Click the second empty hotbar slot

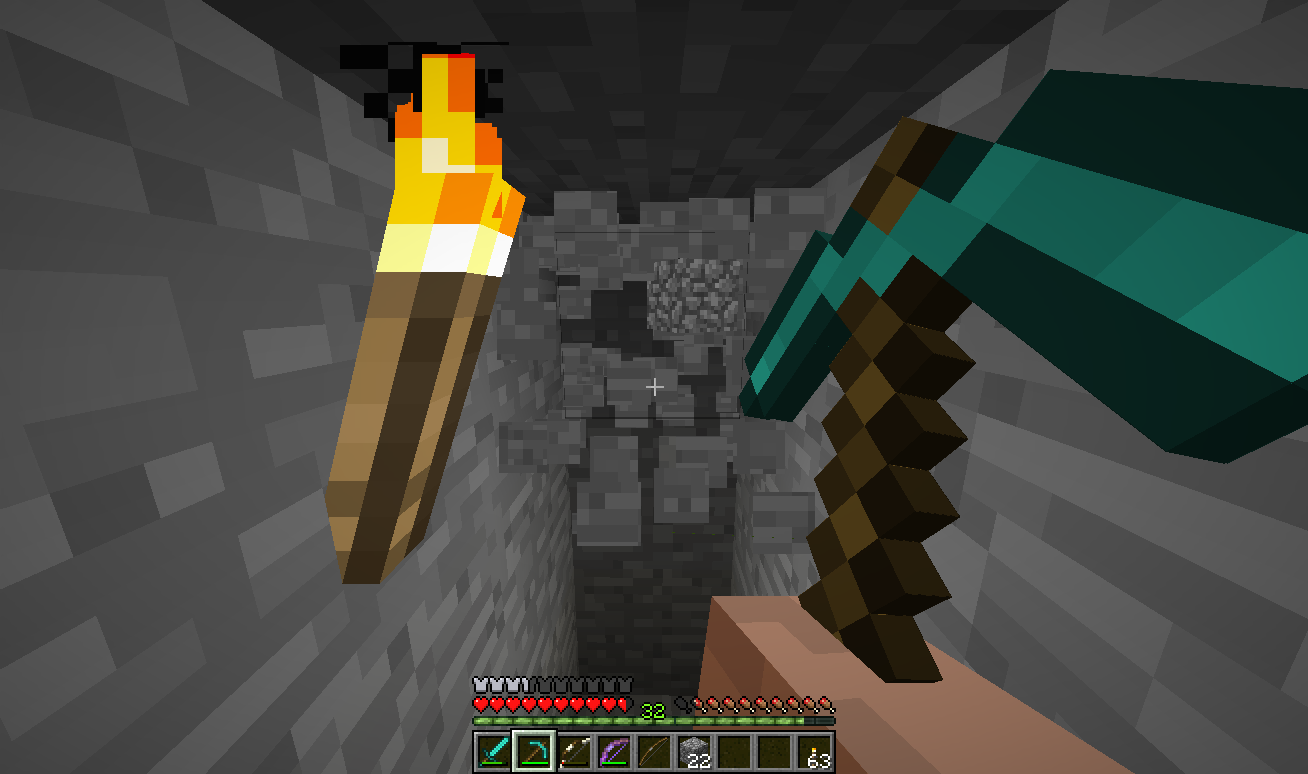[774, 750]
